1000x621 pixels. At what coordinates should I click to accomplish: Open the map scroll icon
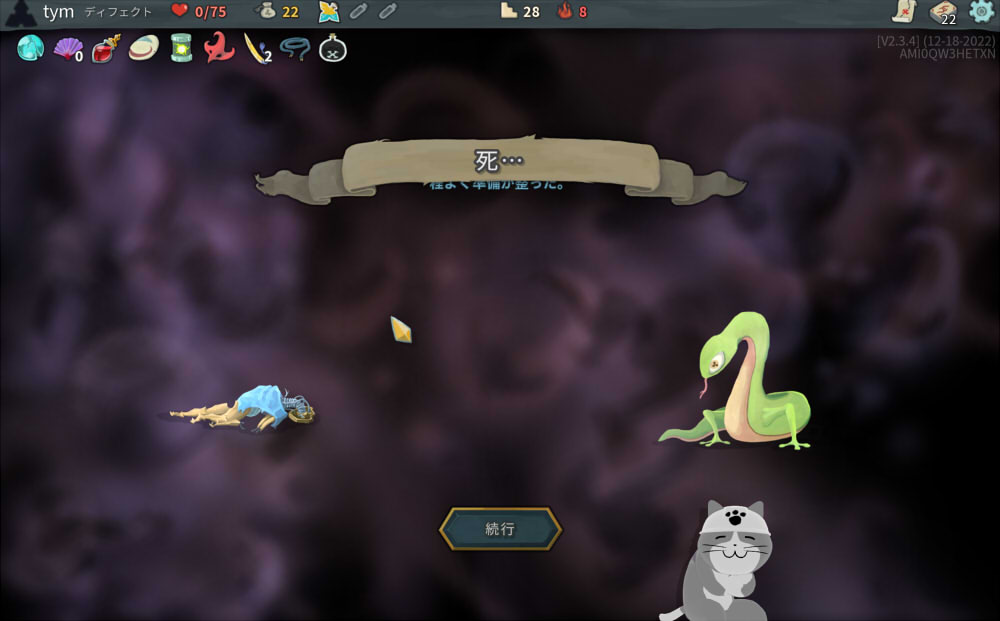(x=904, y=12)
